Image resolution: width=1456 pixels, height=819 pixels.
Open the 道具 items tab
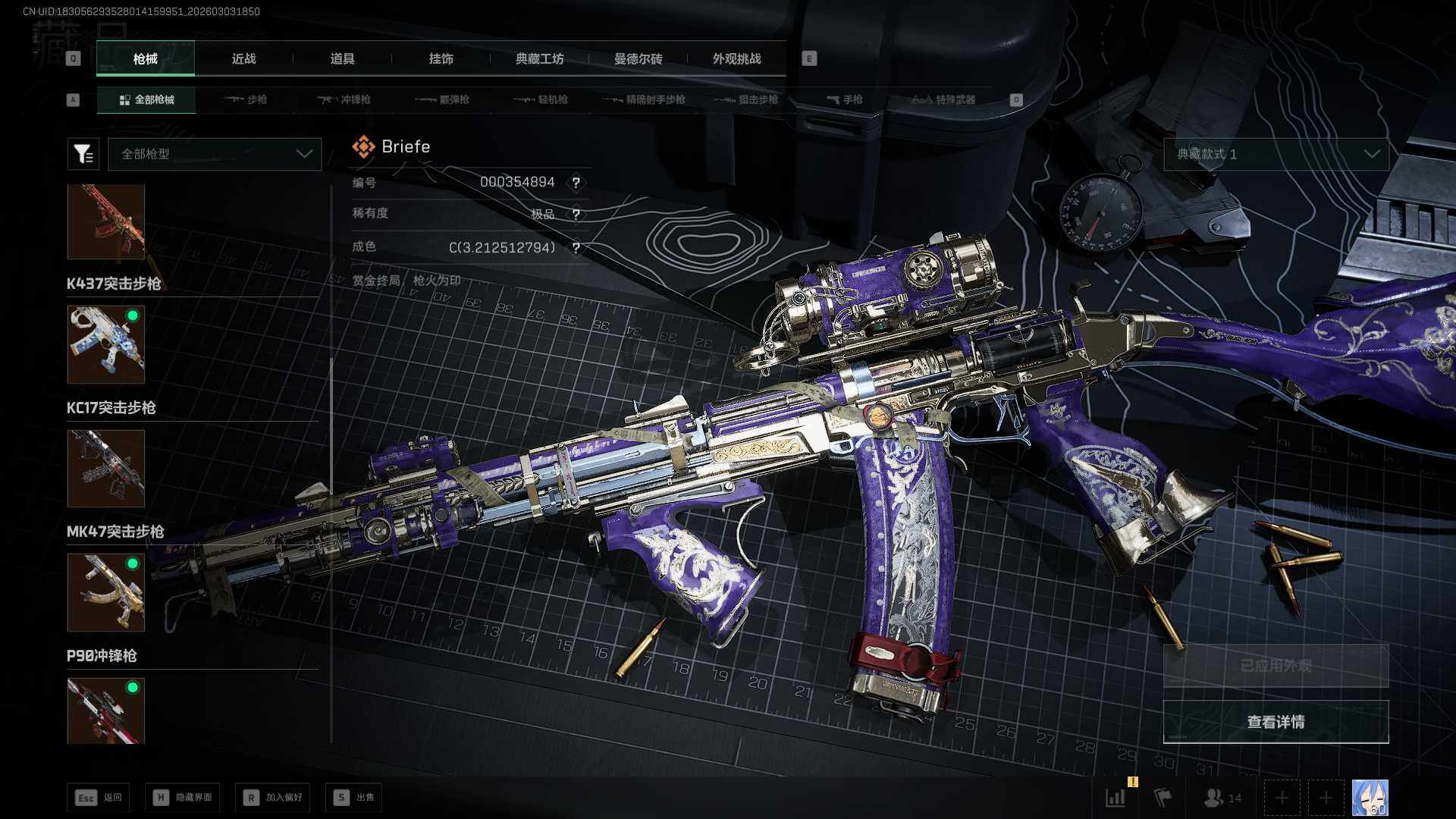pos(342,59)
